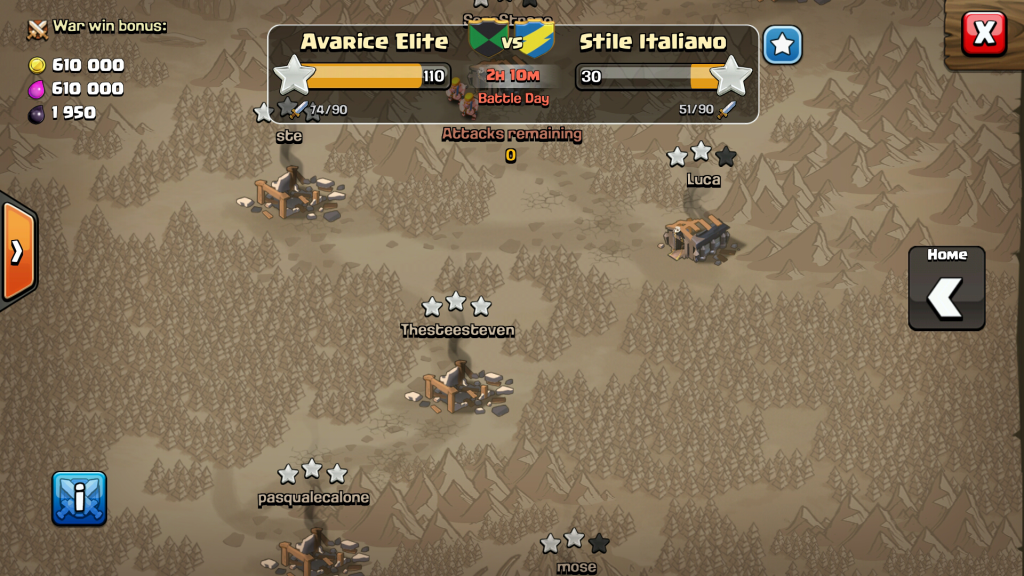1024x576 pixels.
Task: Switch to Home territory view
Action: pos(946,288)
